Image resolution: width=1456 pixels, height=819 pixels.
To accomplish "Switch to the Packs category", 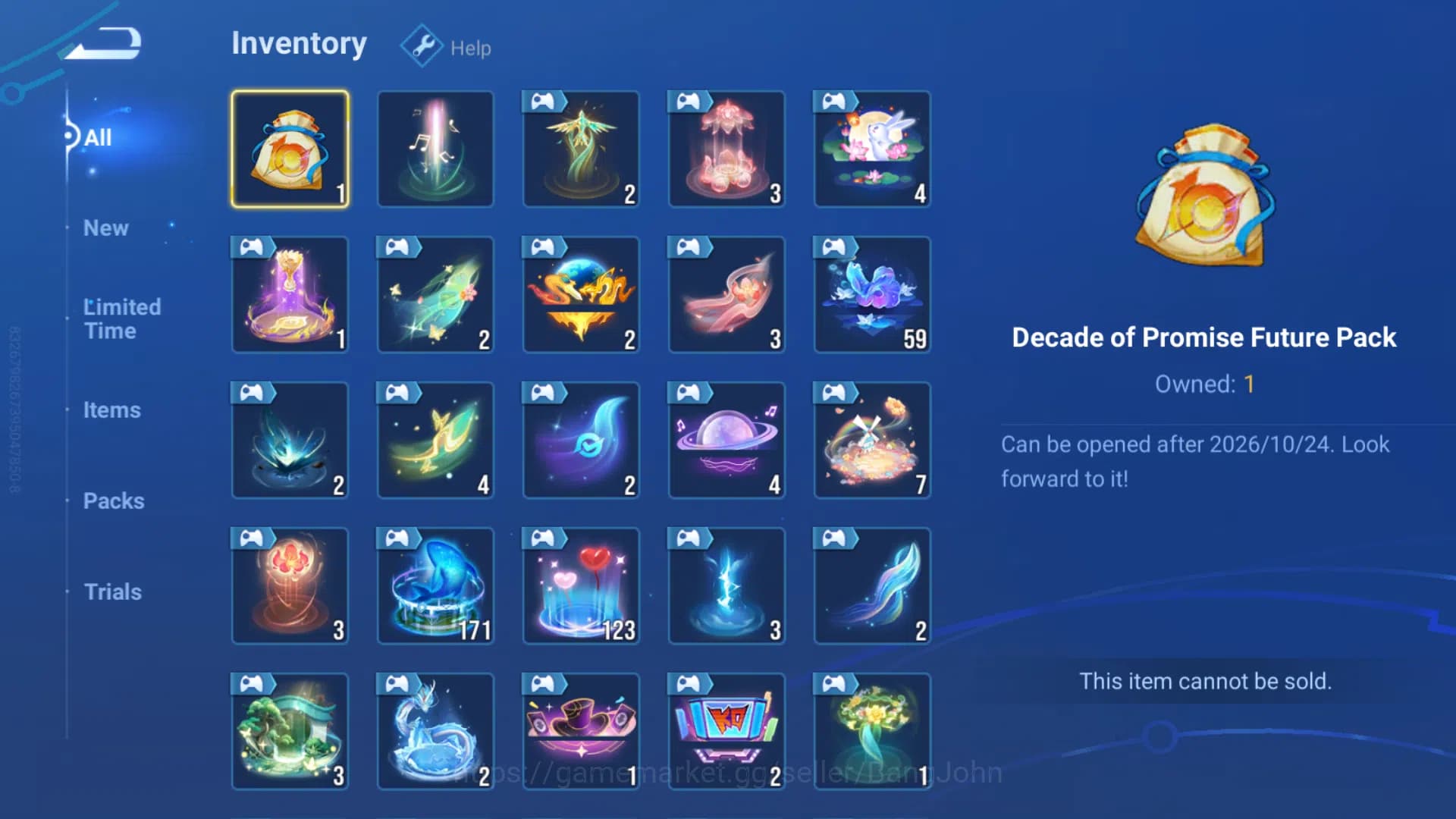I will [114, 500].
